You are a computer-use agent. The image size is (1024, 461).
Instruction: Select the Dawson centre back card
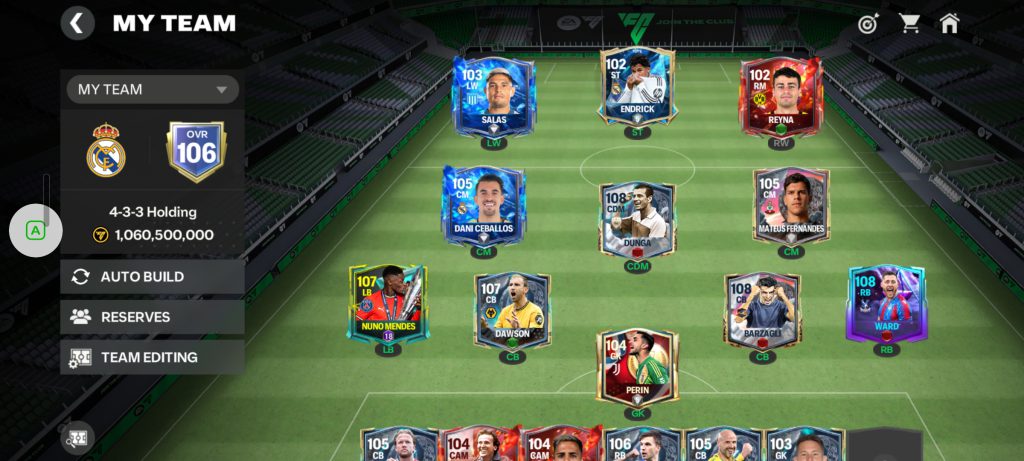tap(513, 310)
